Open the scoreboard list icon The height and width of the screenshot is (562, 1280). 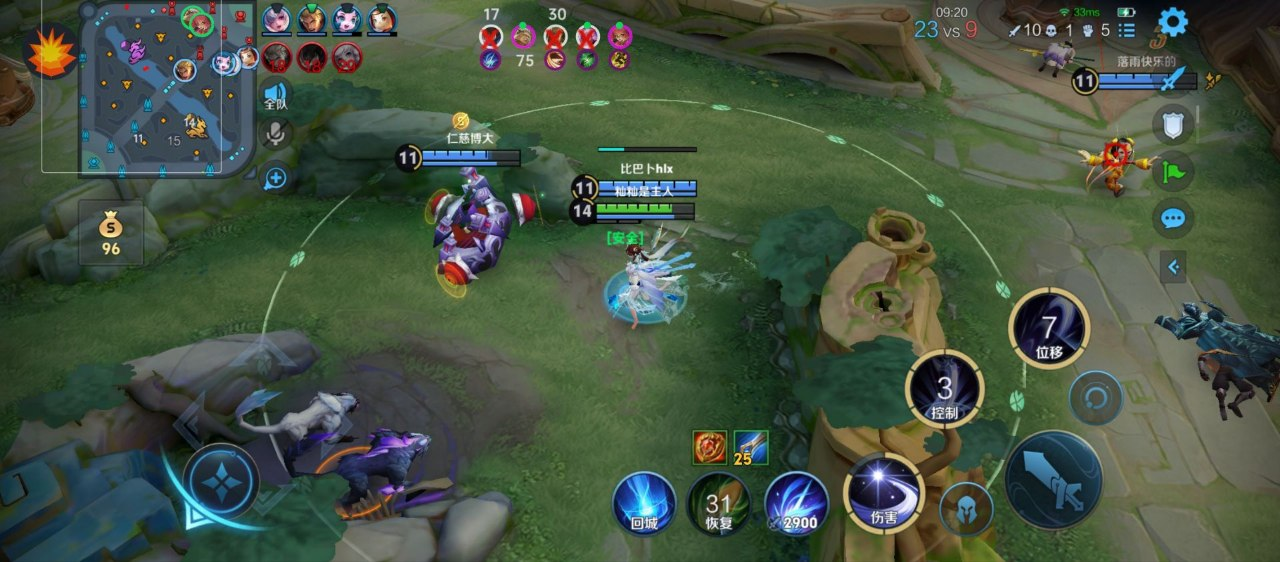(1127, 30)
